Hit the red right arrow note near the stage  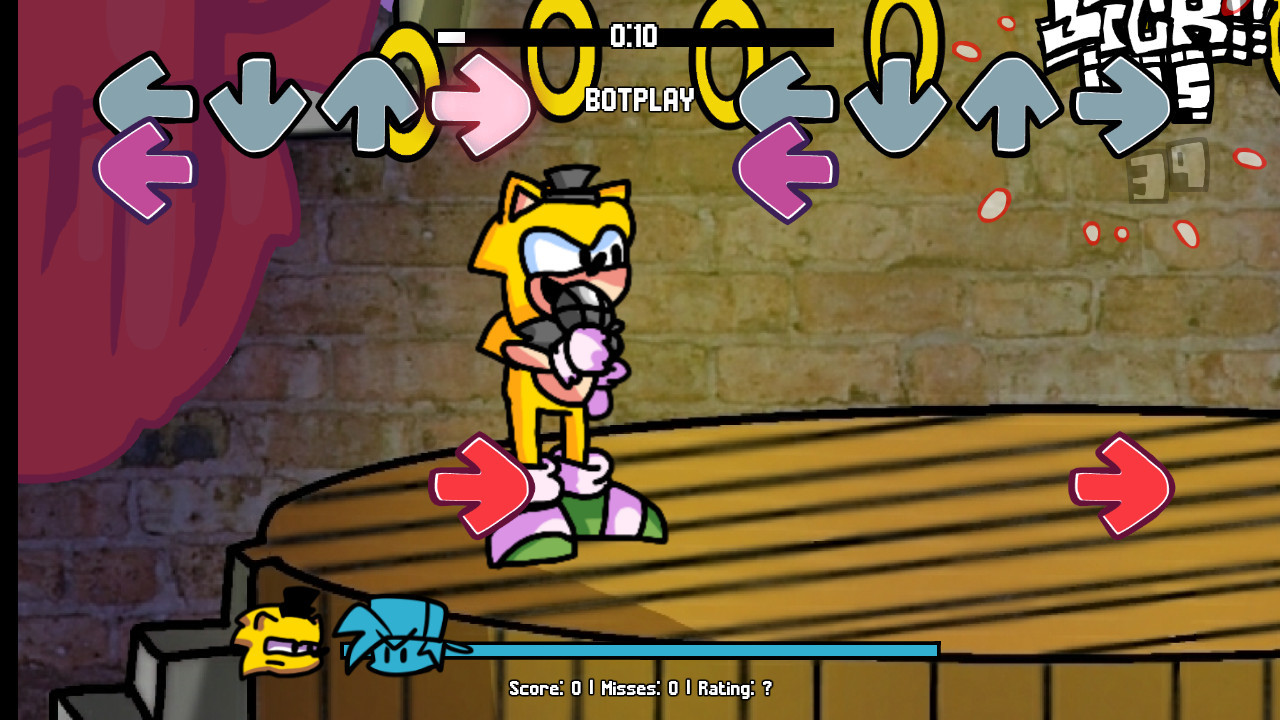pyautogui.click(x=482, y=485)
